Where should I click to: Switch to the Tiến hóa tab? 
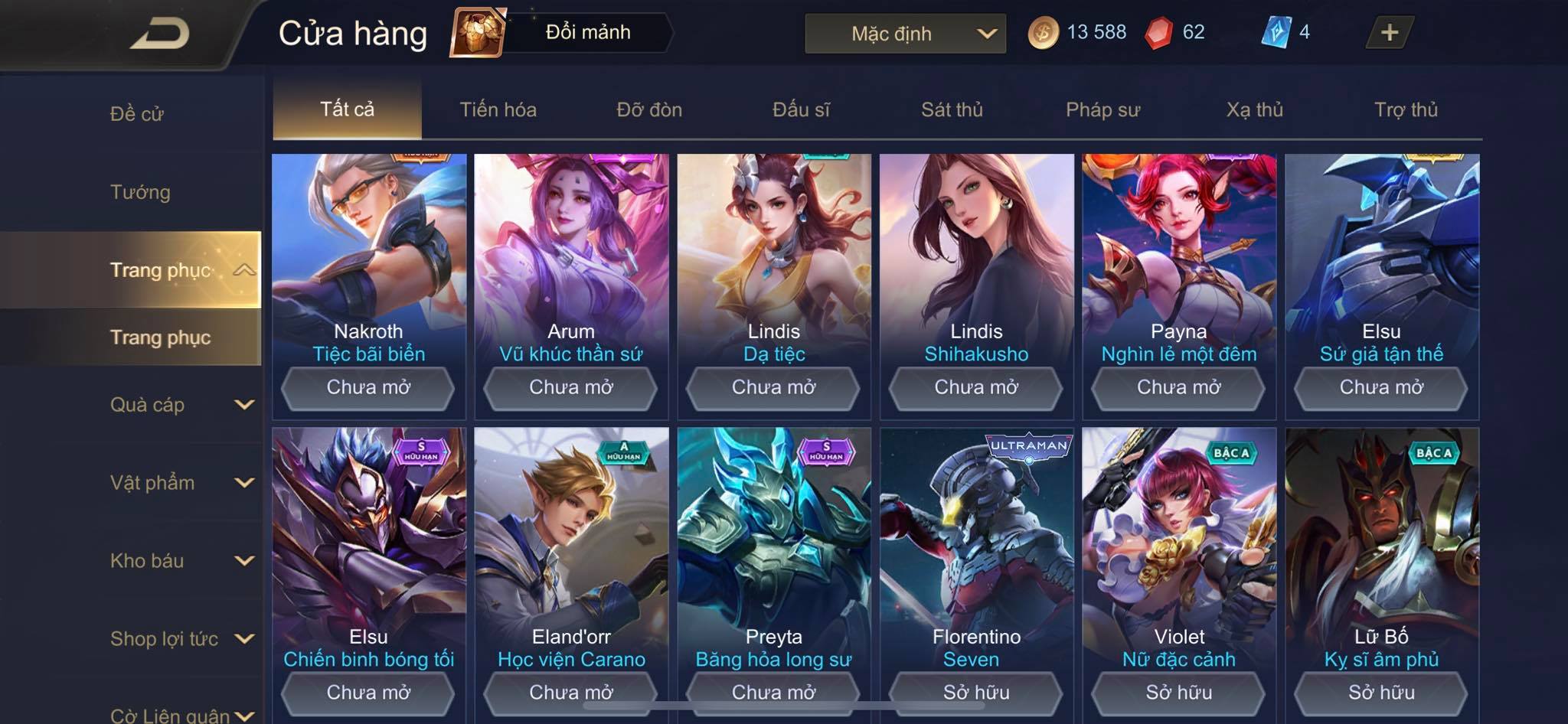(498, 109)
